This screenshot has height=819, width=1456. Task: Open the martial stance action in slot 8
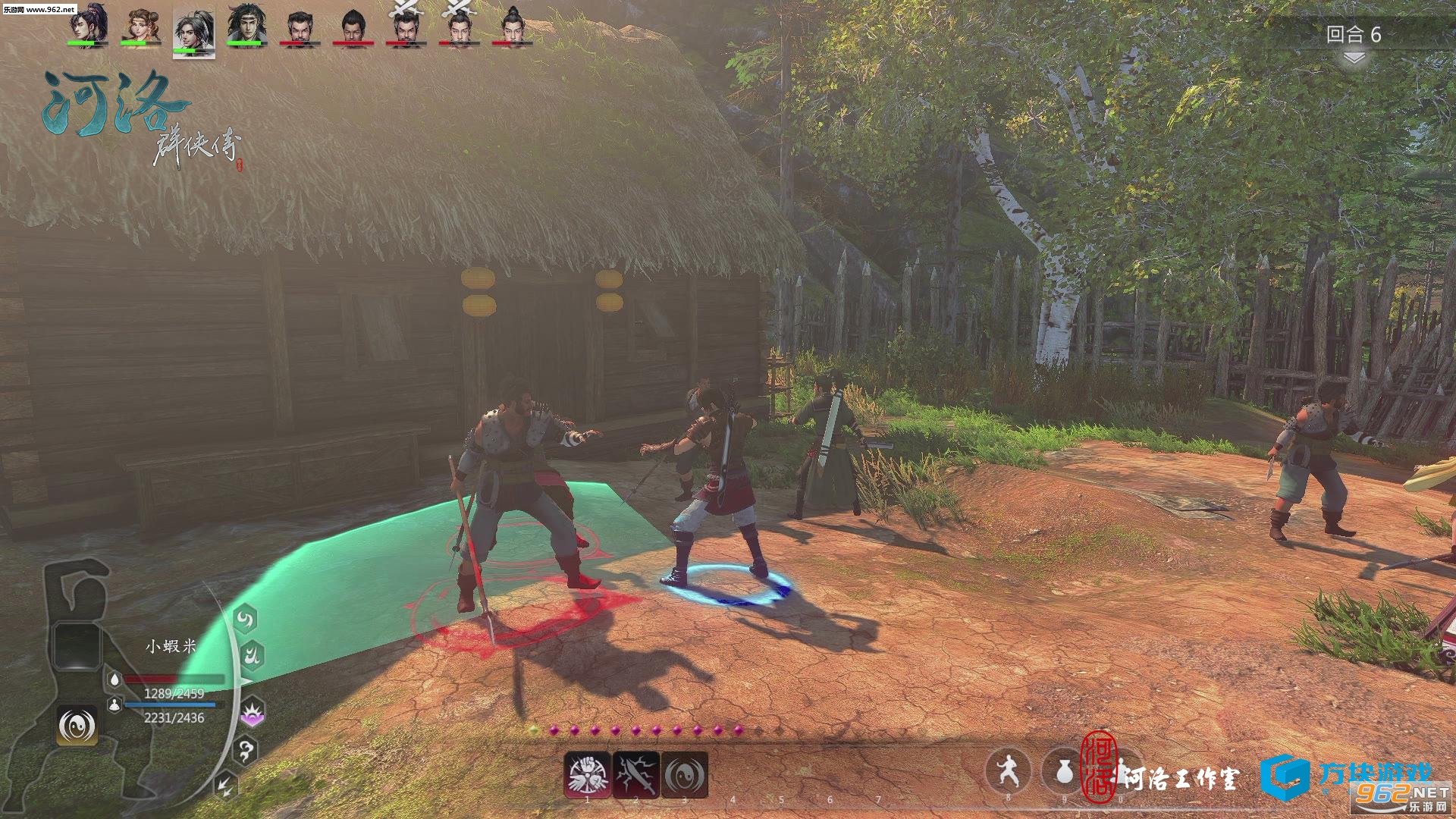coord(1008,771)
